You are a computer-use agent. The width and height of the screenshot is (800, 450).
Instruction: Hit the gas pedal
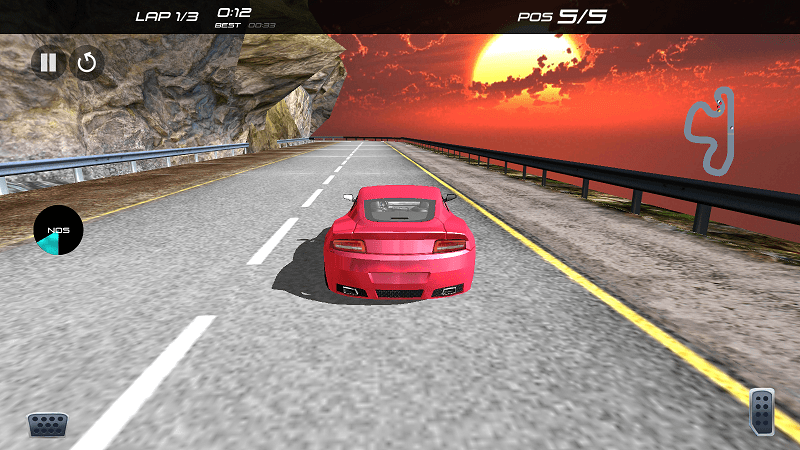pyautogui.click(x=762, y=411)
